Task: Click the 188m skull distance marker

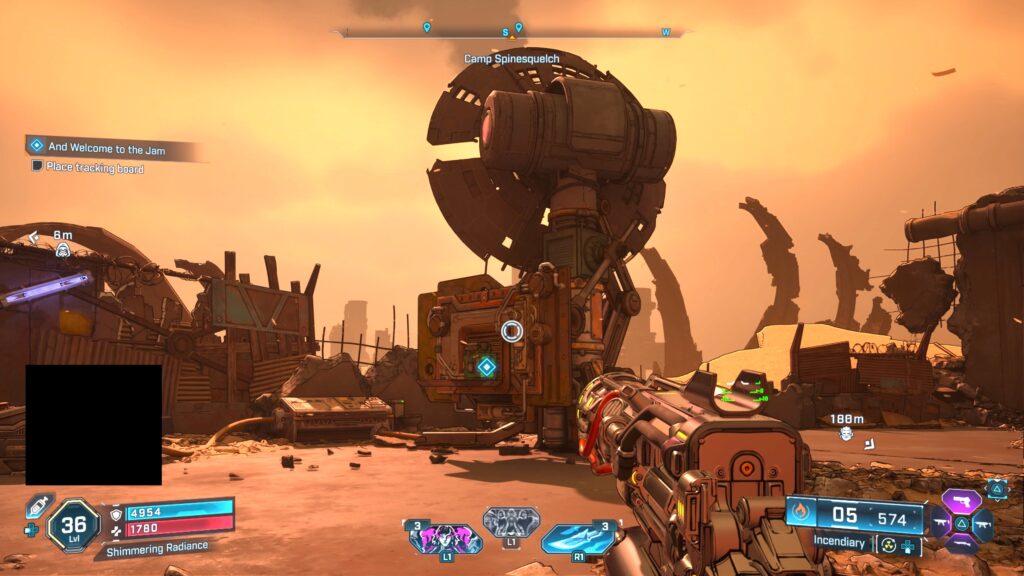Action: coord(846,432)
